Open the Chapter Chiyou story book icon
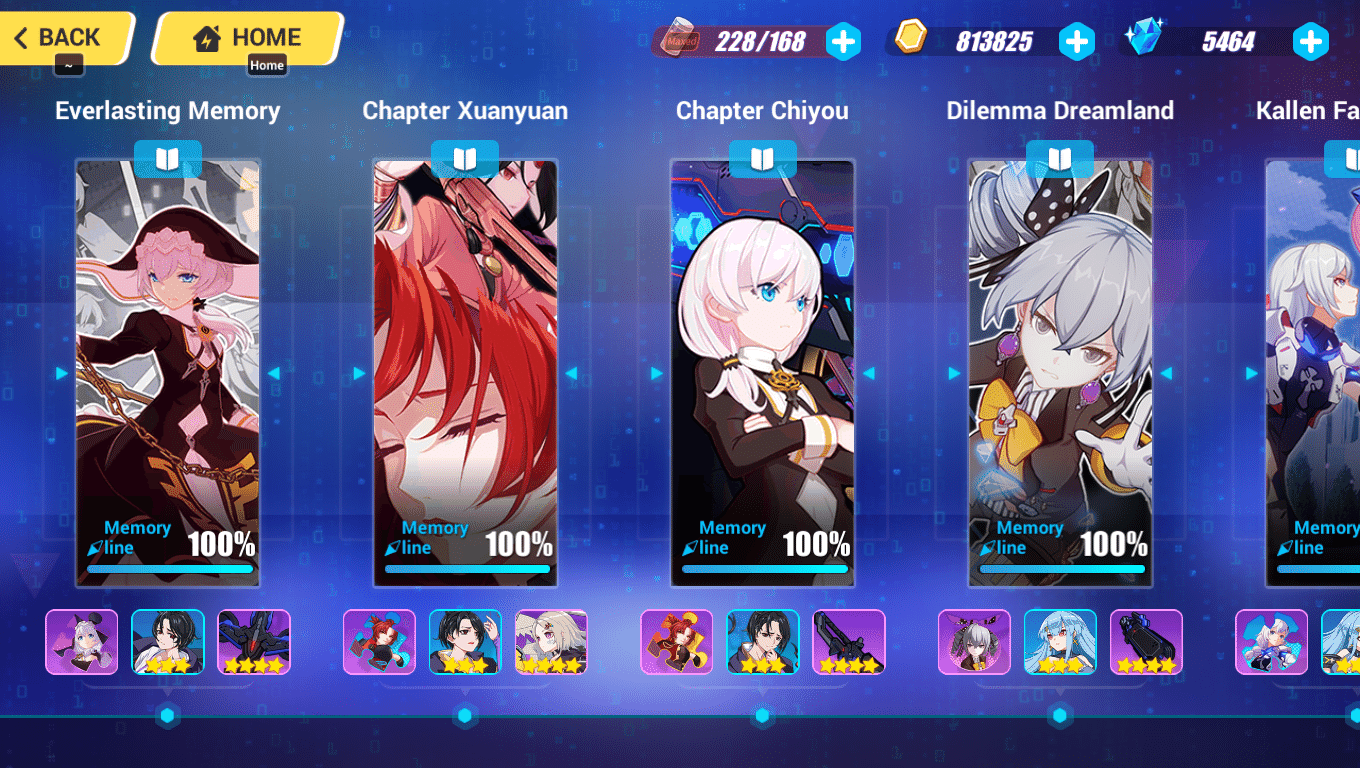Viewport: 1360px width, 768px height. 762,158
